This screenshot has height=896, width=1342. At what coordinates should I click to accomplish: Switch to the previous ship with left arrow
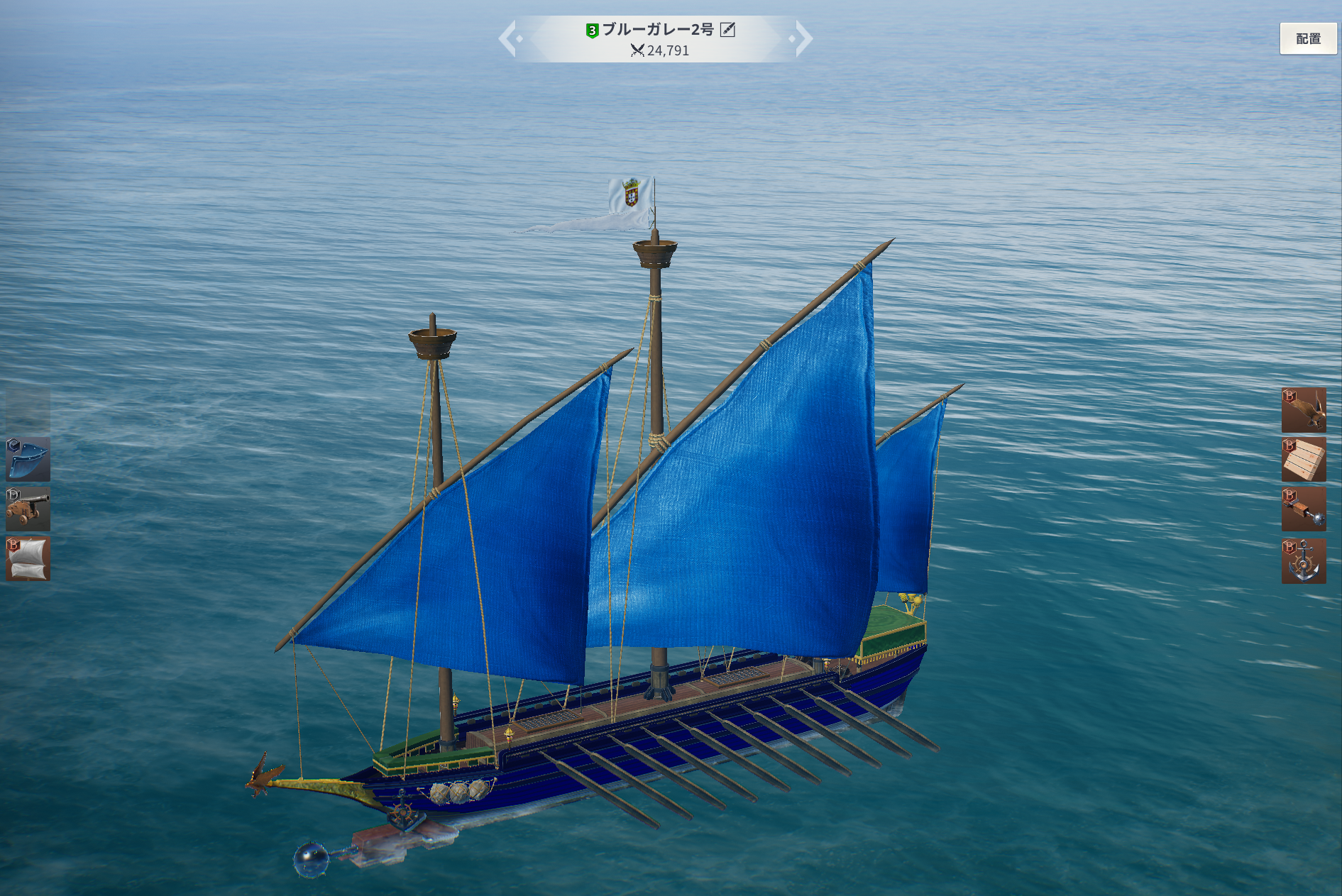click(510, 38)
